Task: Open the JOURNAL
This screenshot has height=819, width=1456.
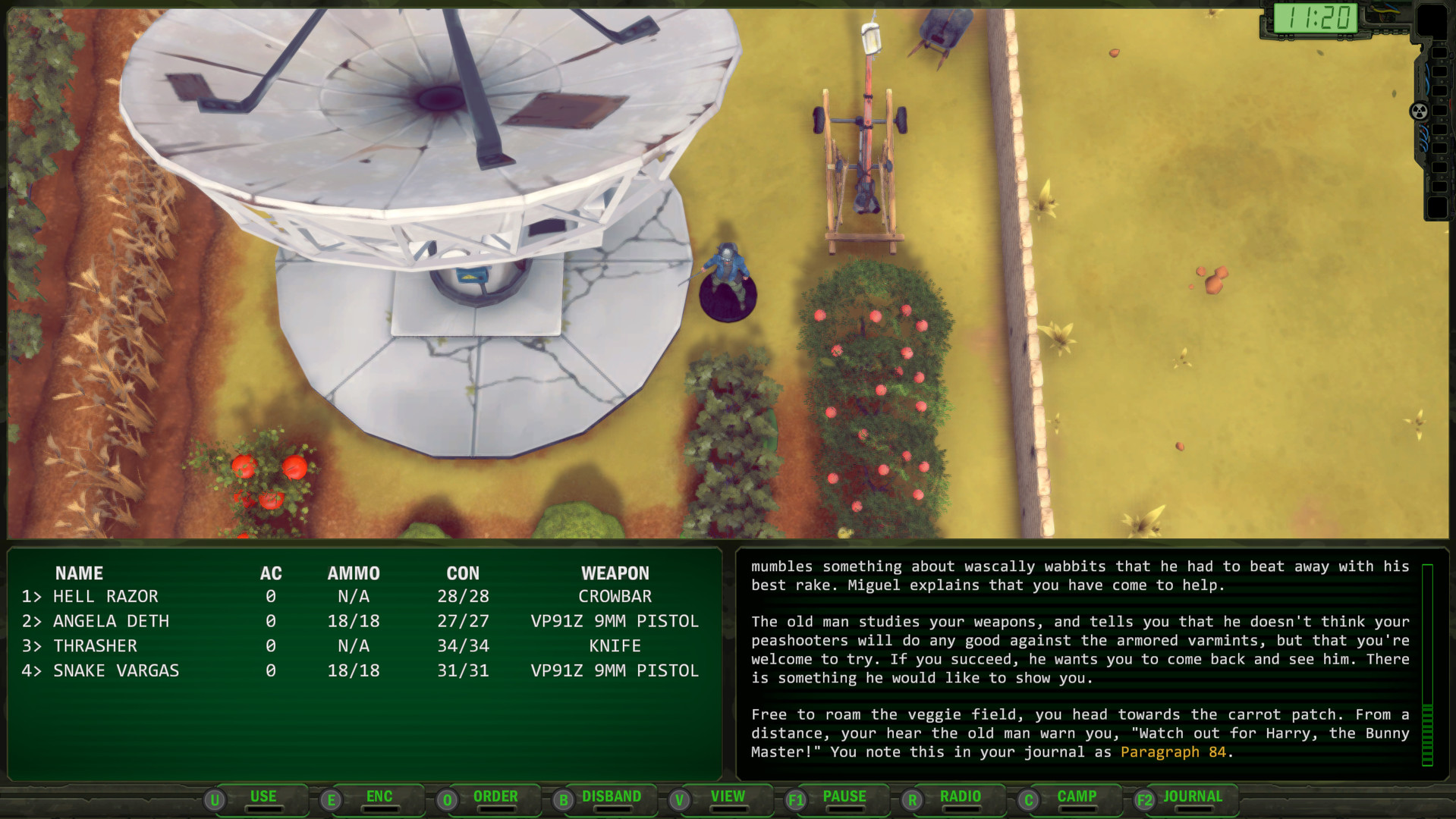Action: pyautogui.click(x=1193, y=796)
